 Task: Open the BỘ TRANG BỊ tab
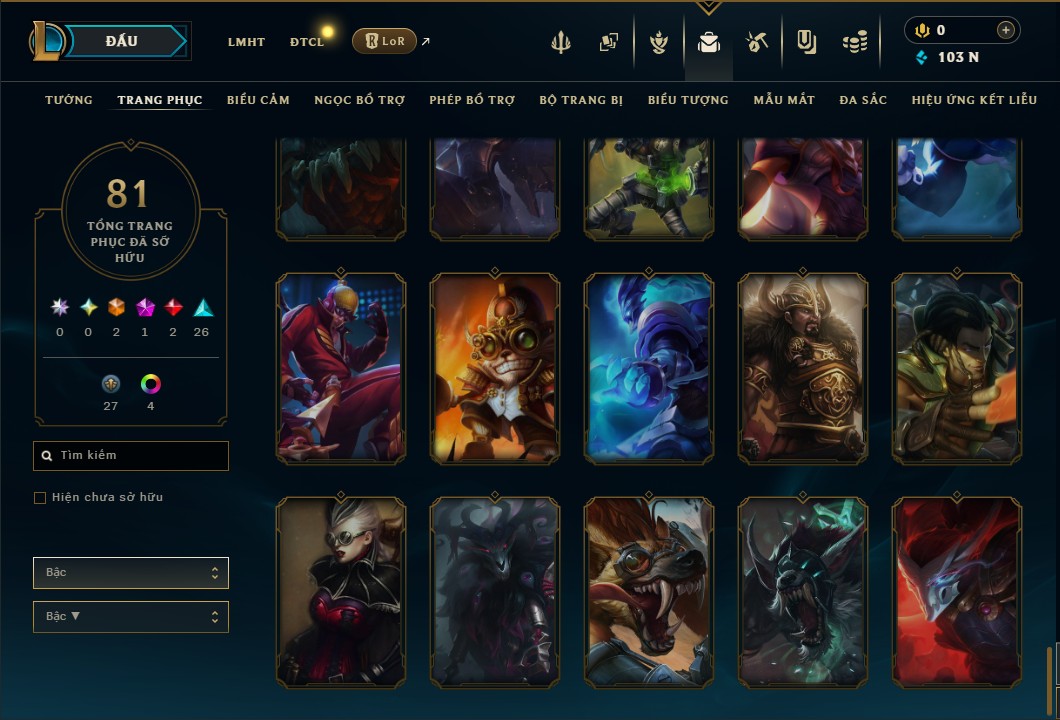[581, 100]
